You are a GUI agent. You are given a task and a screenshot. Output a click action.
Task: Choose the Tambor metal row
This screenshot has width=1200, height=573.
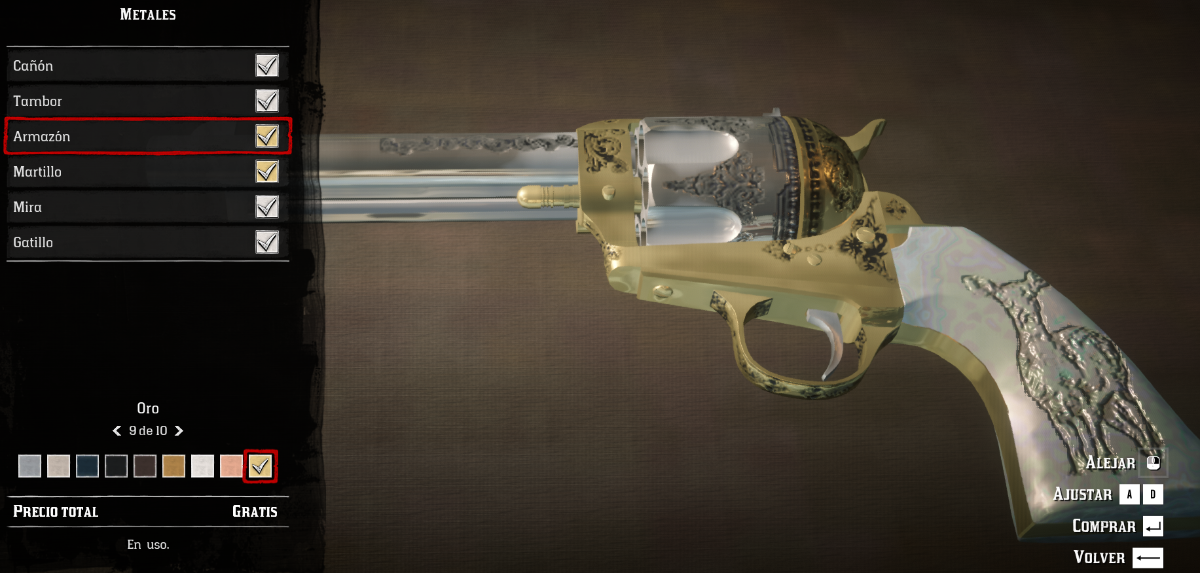(x=147, y=101)
